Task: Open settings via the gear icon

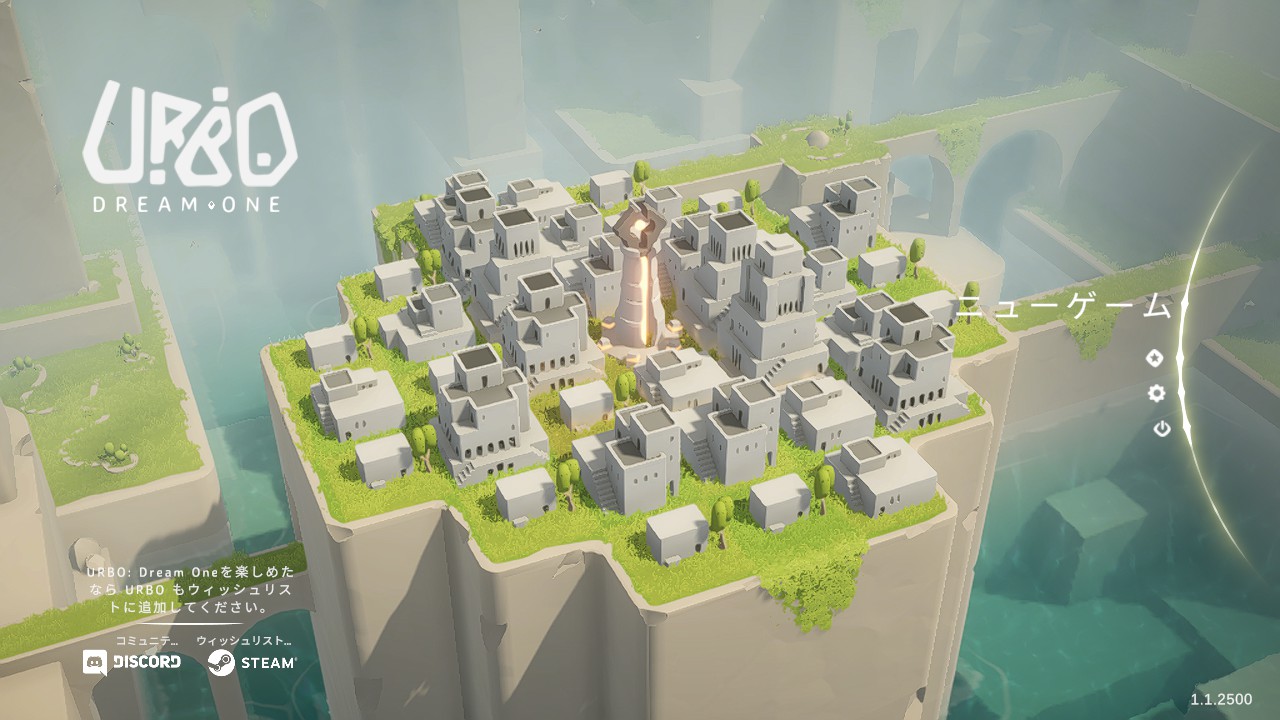Action: pos(1156,393)
